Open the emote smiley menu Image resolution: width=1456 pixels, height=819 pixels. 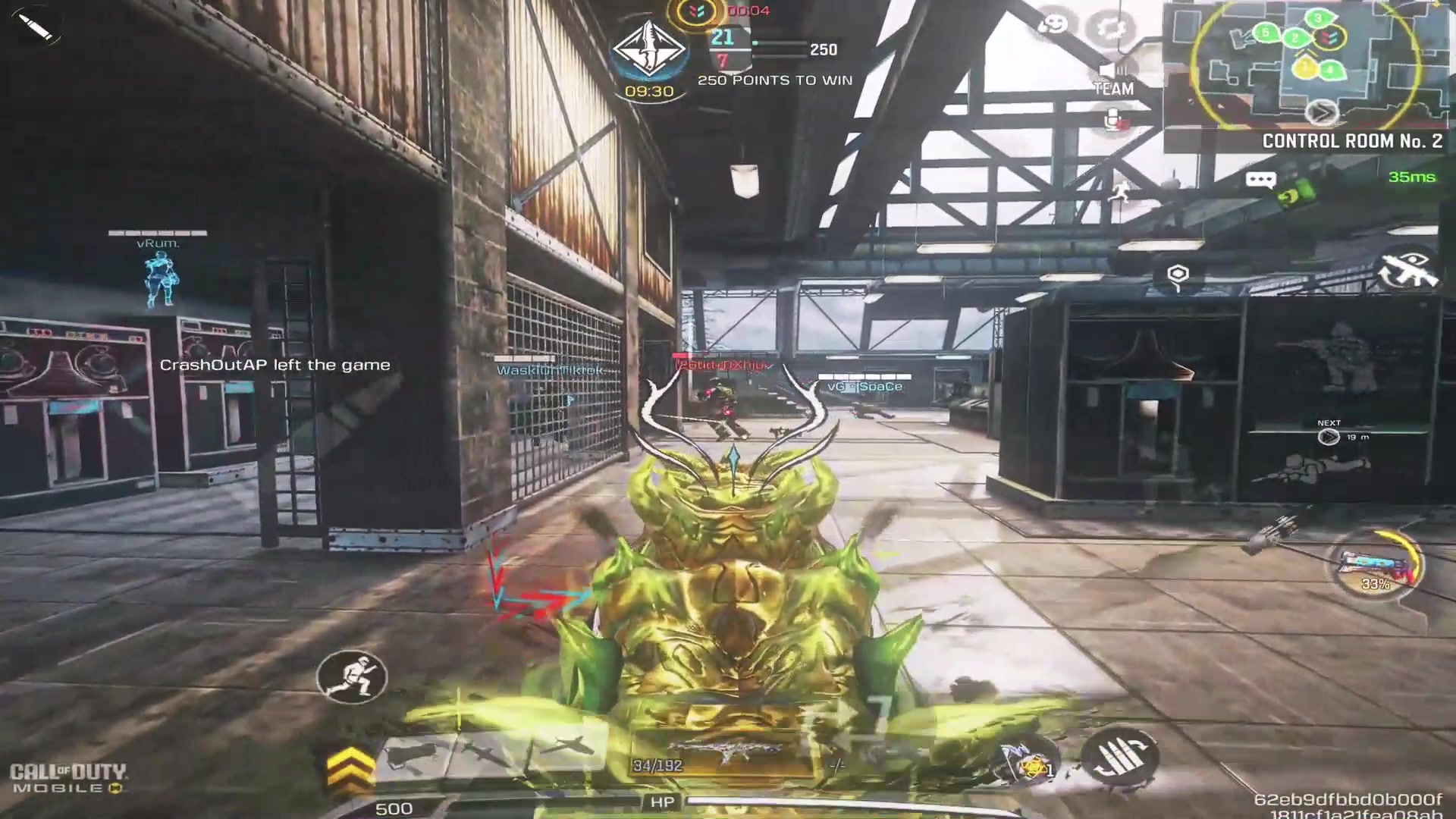coord(1053,25)
